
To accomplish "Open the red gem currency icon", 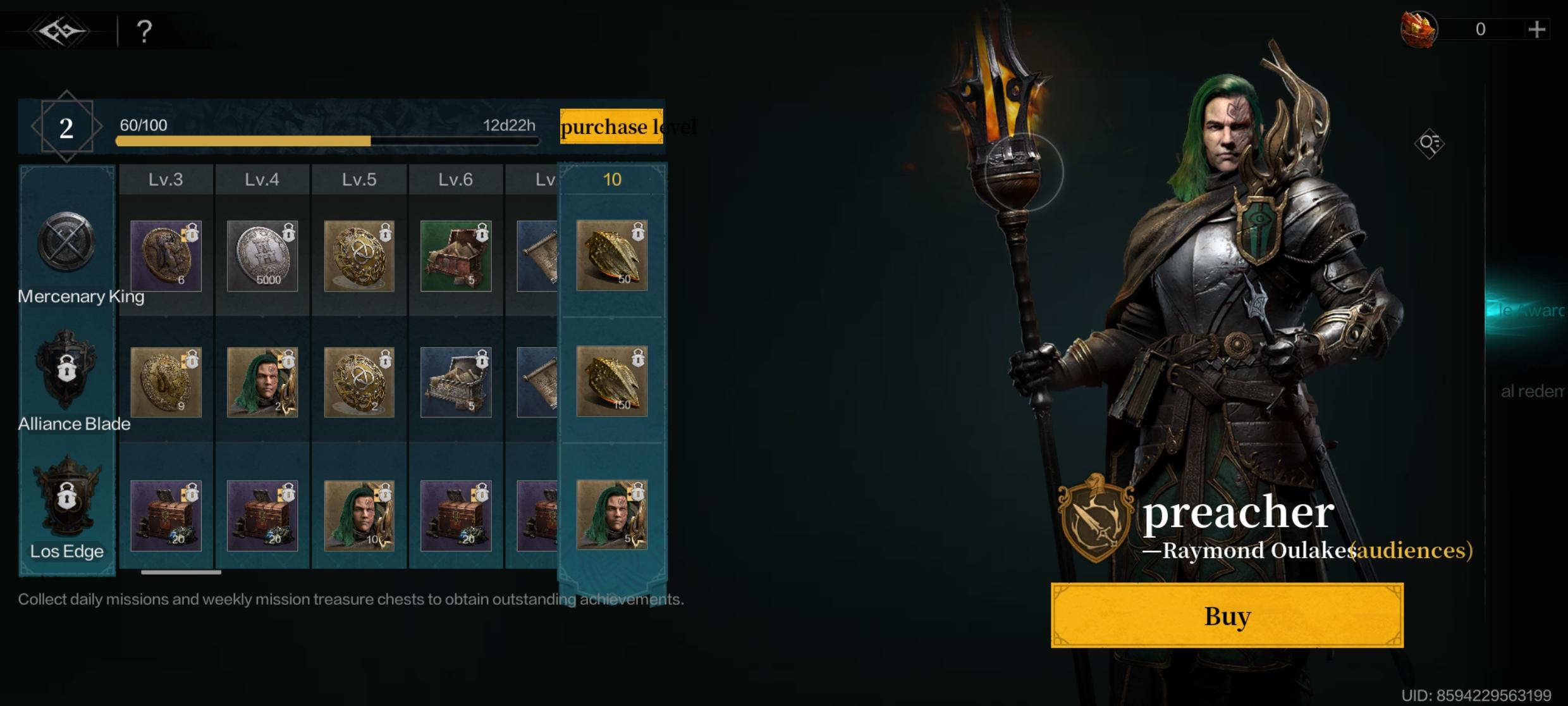I will pos(1419,29).
